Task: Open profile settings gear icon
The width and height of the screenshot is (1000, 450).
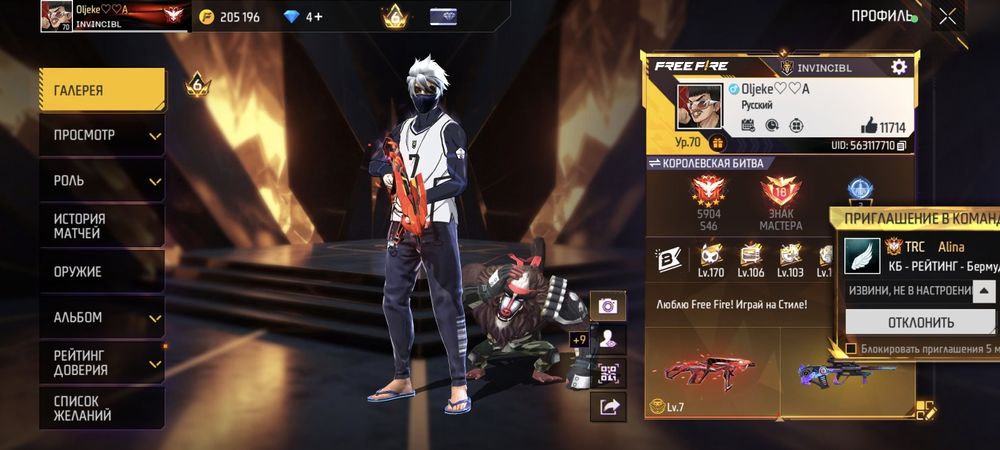Action: tap(898, 66)
